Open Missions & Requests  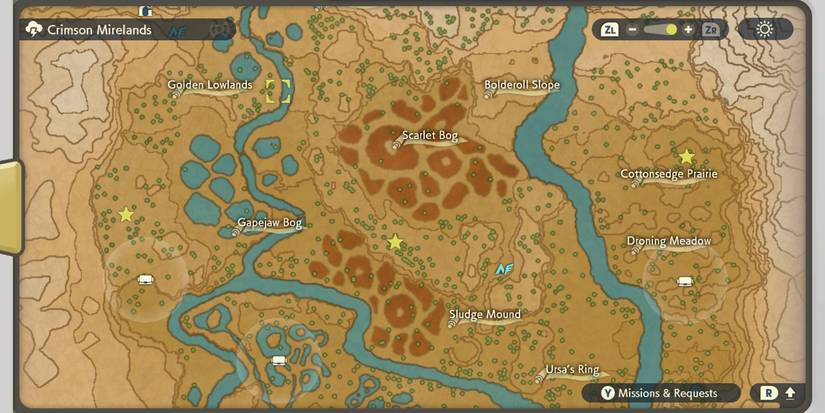tap(667, 393)
